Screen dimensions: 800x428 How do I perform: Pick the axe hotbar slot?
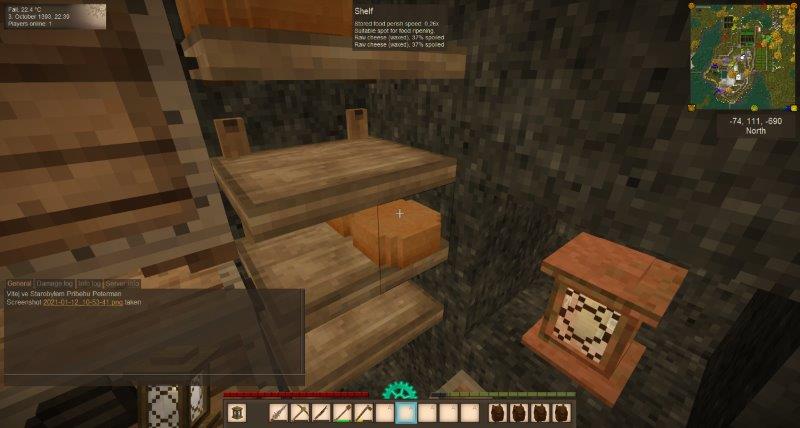[x=363, y=413]
